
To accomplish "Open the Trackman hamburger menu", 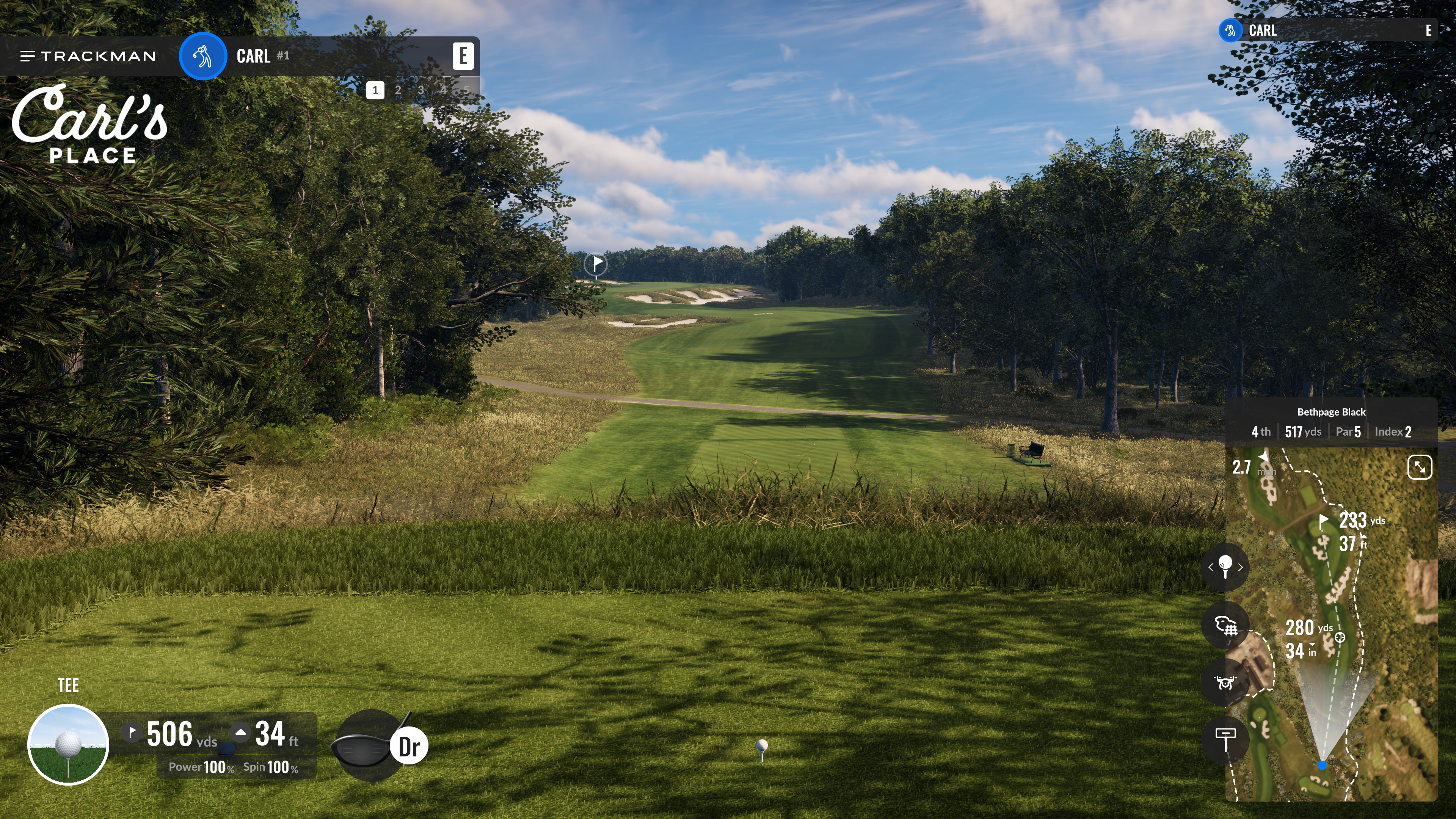I will point(27,56).
